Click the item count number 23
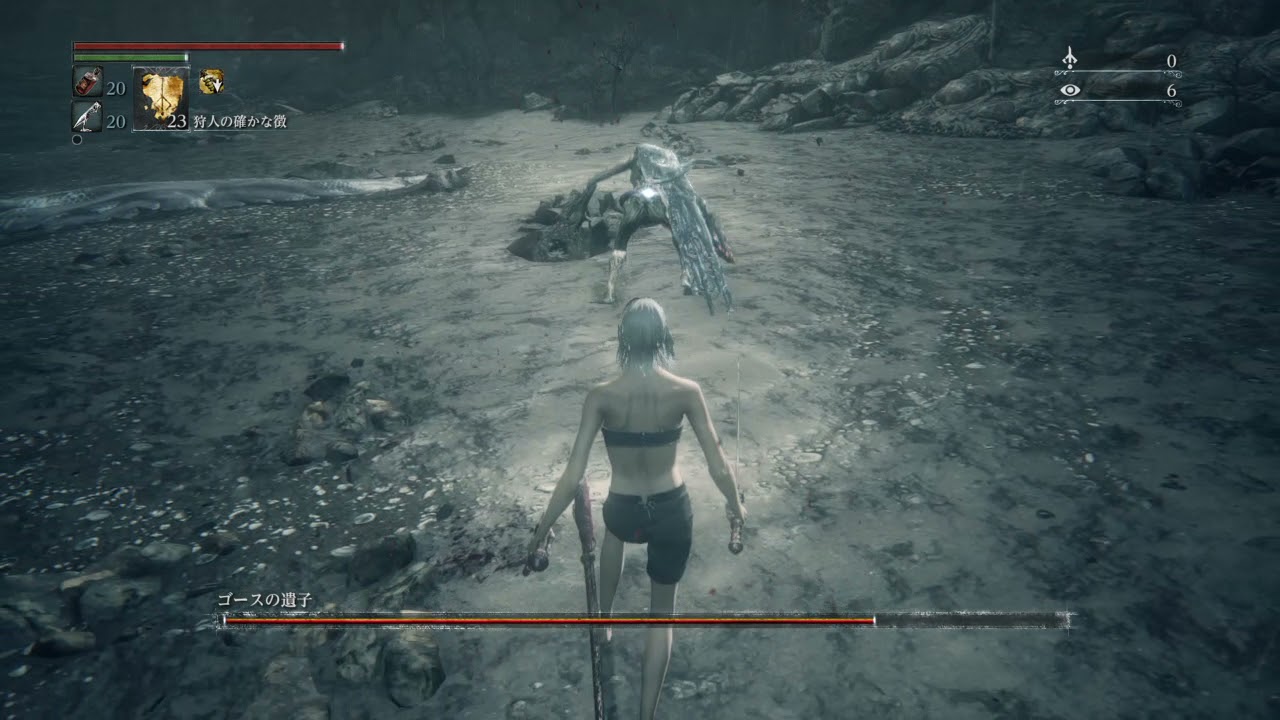 [178, 120]
